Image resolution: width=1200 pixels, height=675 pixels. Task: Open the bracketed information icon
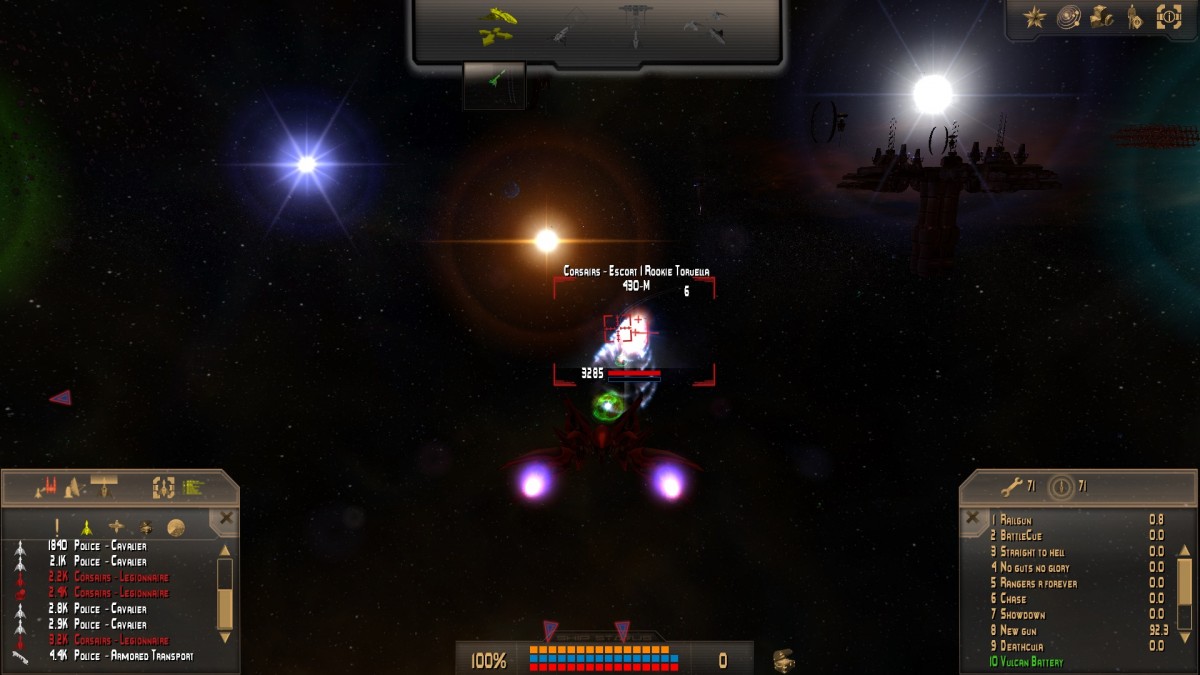point(1169,17)
